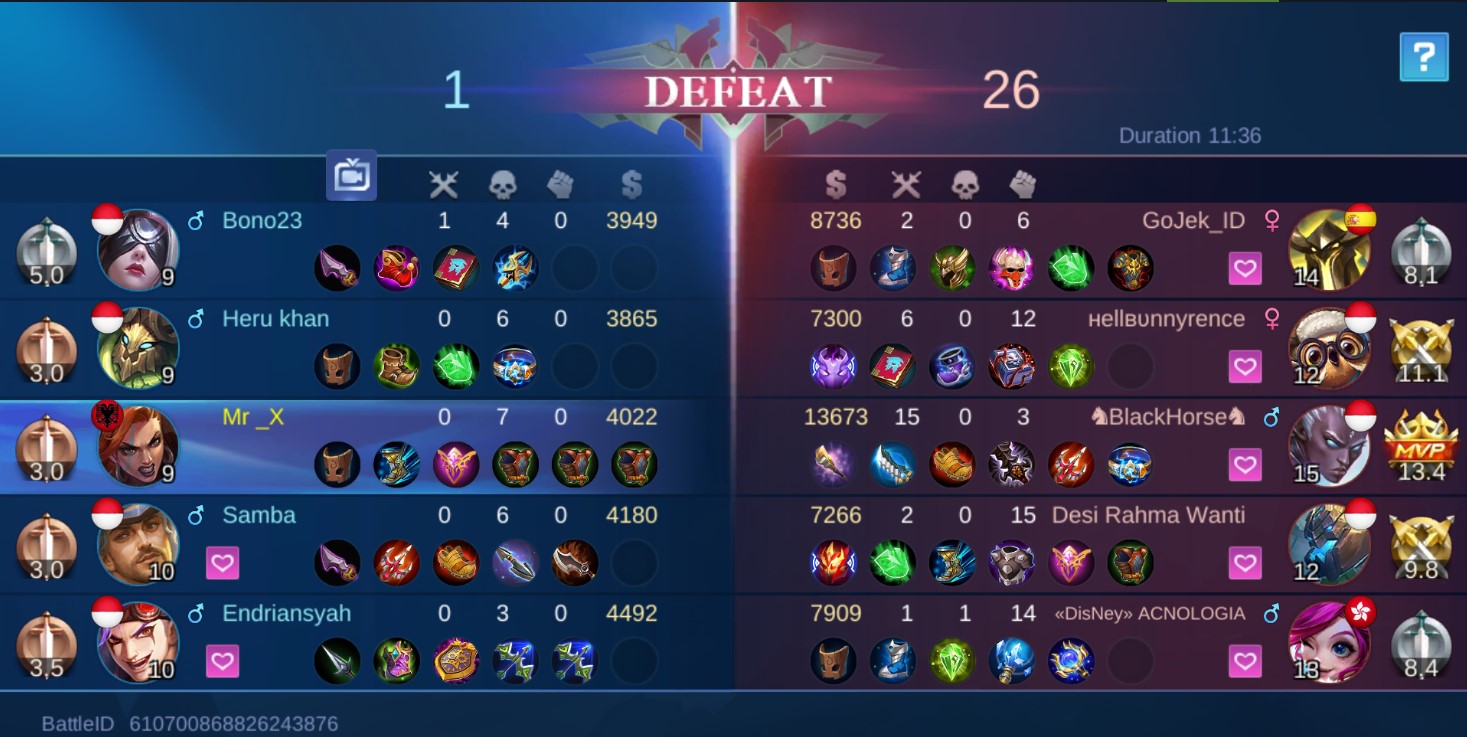Click the male gender symbol beside Samba
Viewport: 1467px width, 737px height.
click(195, 515)
